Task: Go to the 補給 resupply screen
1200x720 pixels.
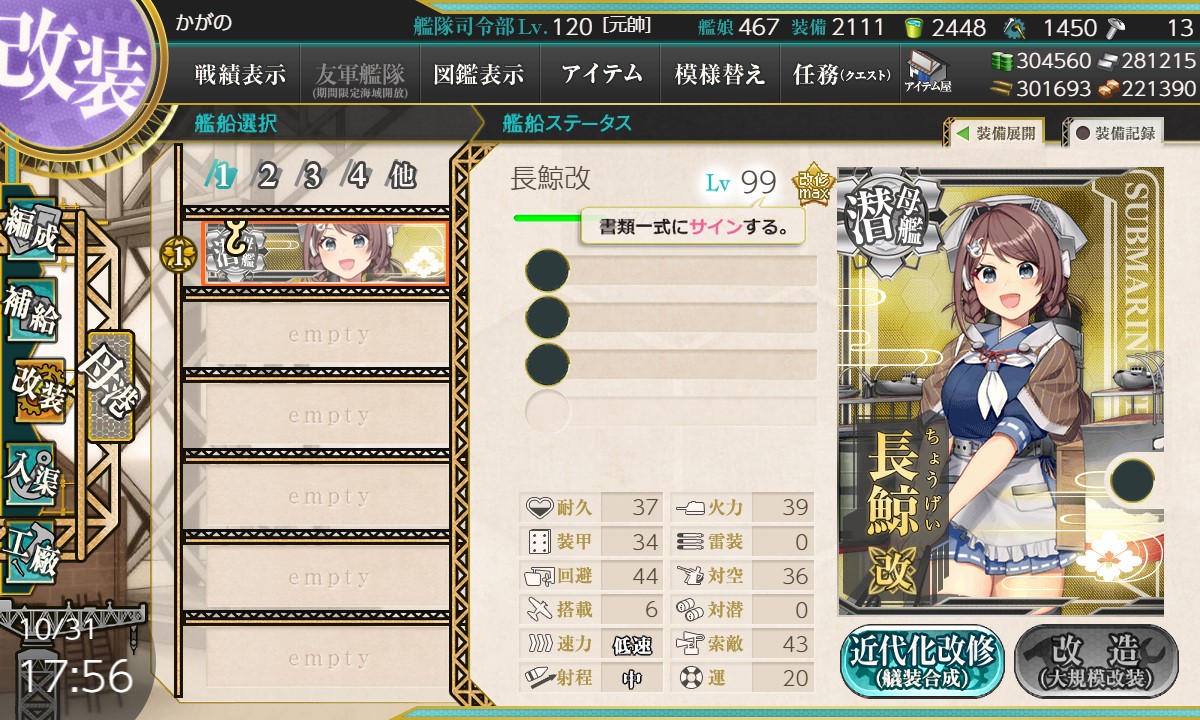Action: (x=32, y=312)
